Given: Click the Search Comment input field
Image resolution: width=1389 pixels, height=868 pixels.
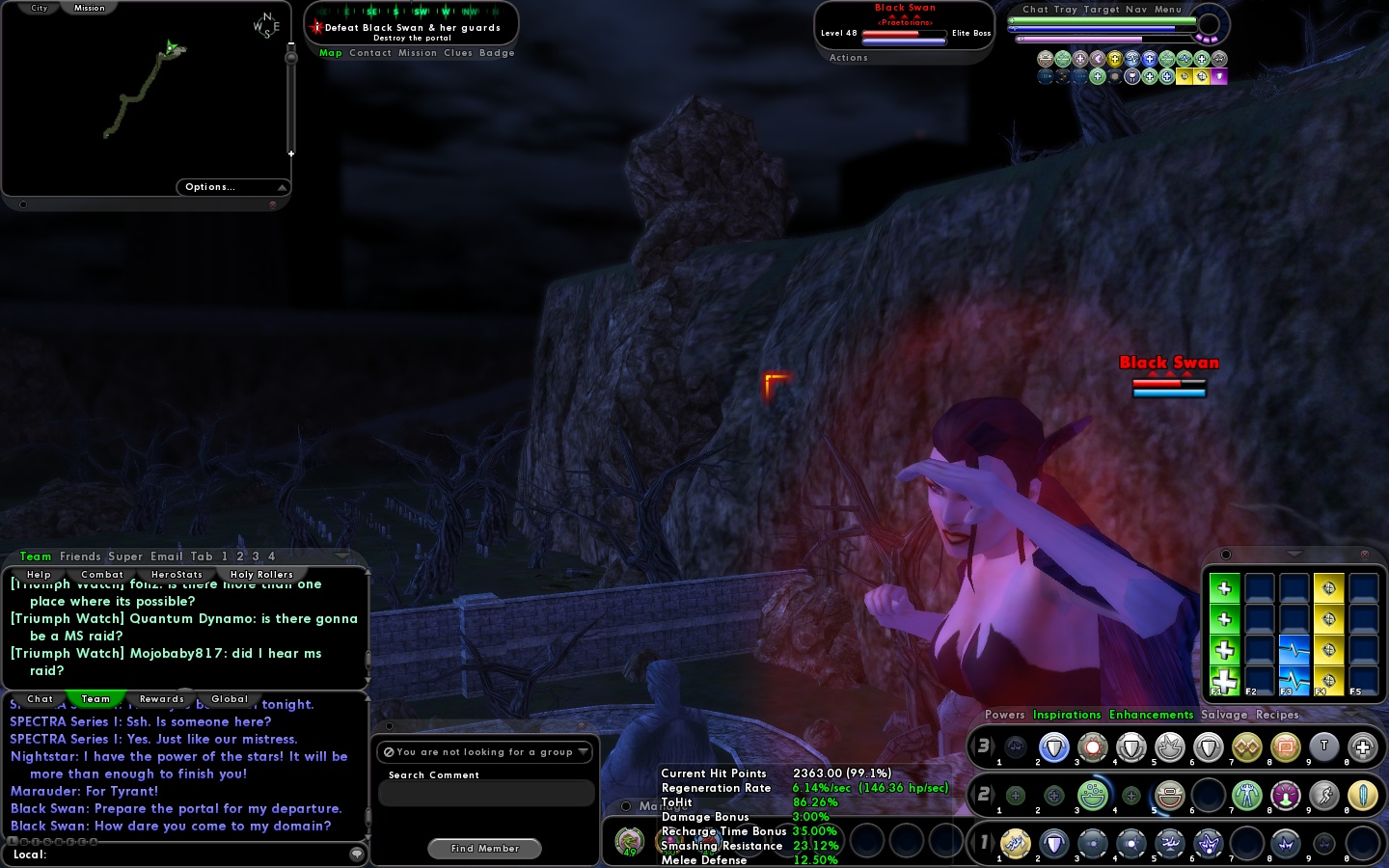Looking at the screenshot, I should coord(486,794).
